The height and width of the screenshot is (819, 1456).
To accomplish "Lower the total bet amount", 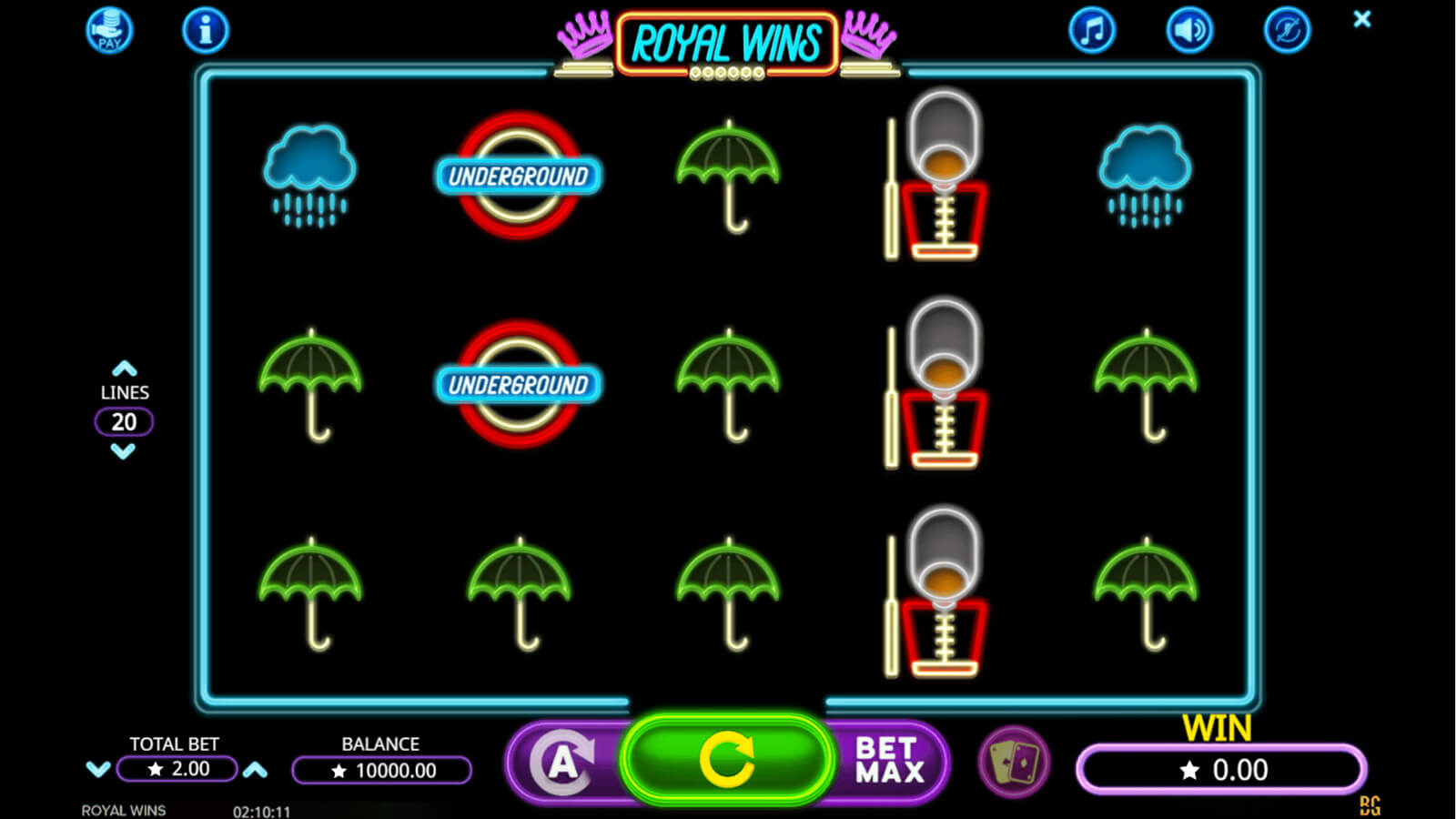I will pos(97,770).
